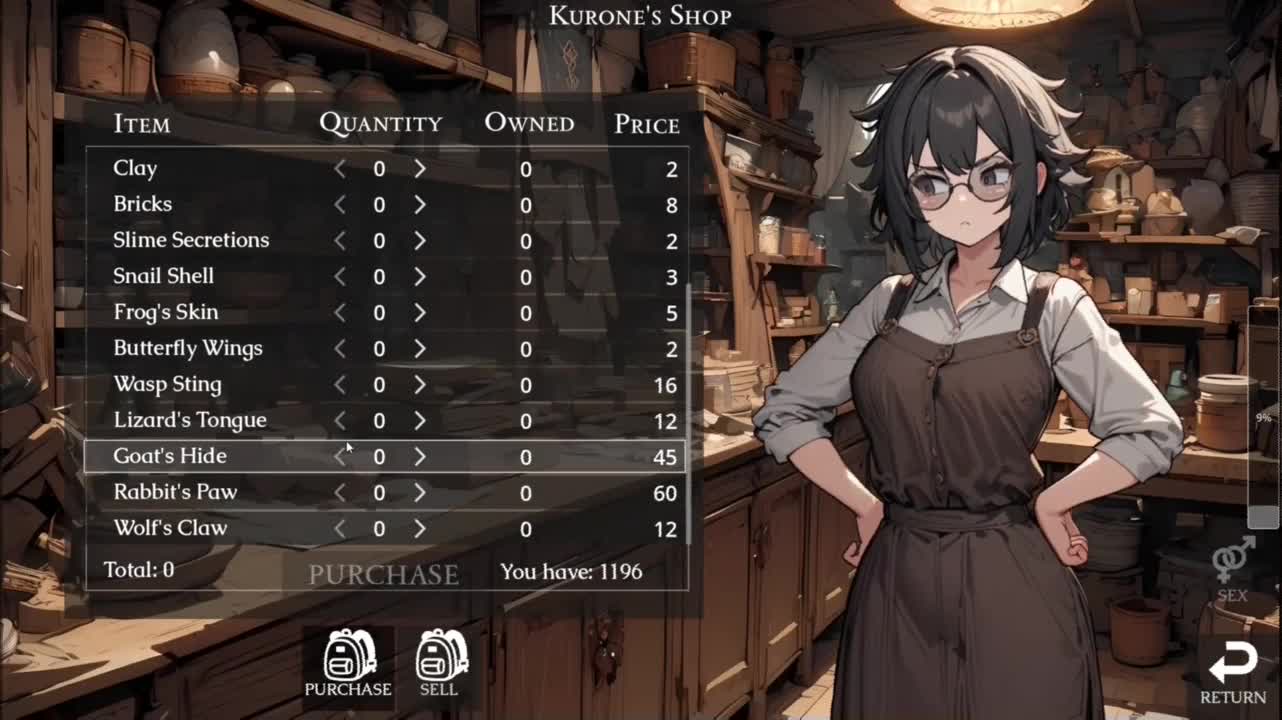Add one Snail Shell to purchase
This screenshot has width=1282, height=720.
pyautogui.click(x=420, y=277)
